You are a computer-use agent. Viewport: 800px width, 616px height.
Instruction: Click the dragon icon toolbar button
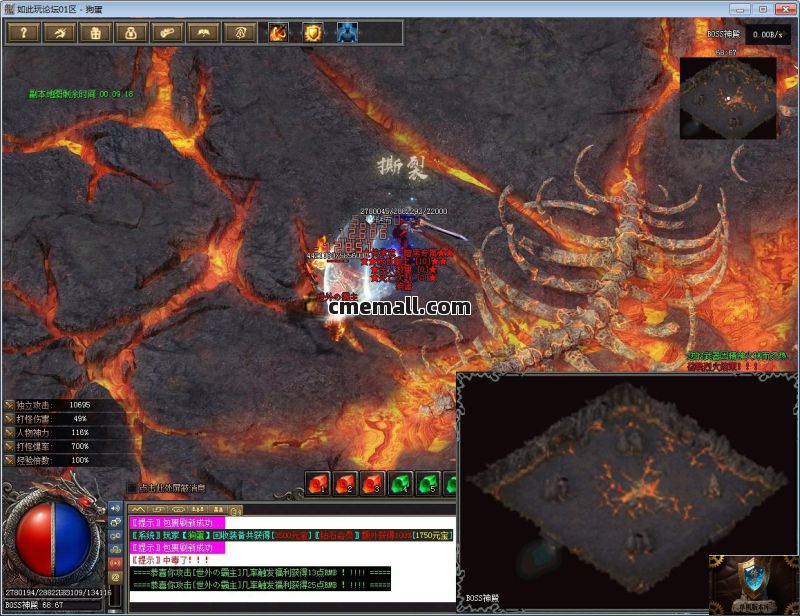point(59,33)
